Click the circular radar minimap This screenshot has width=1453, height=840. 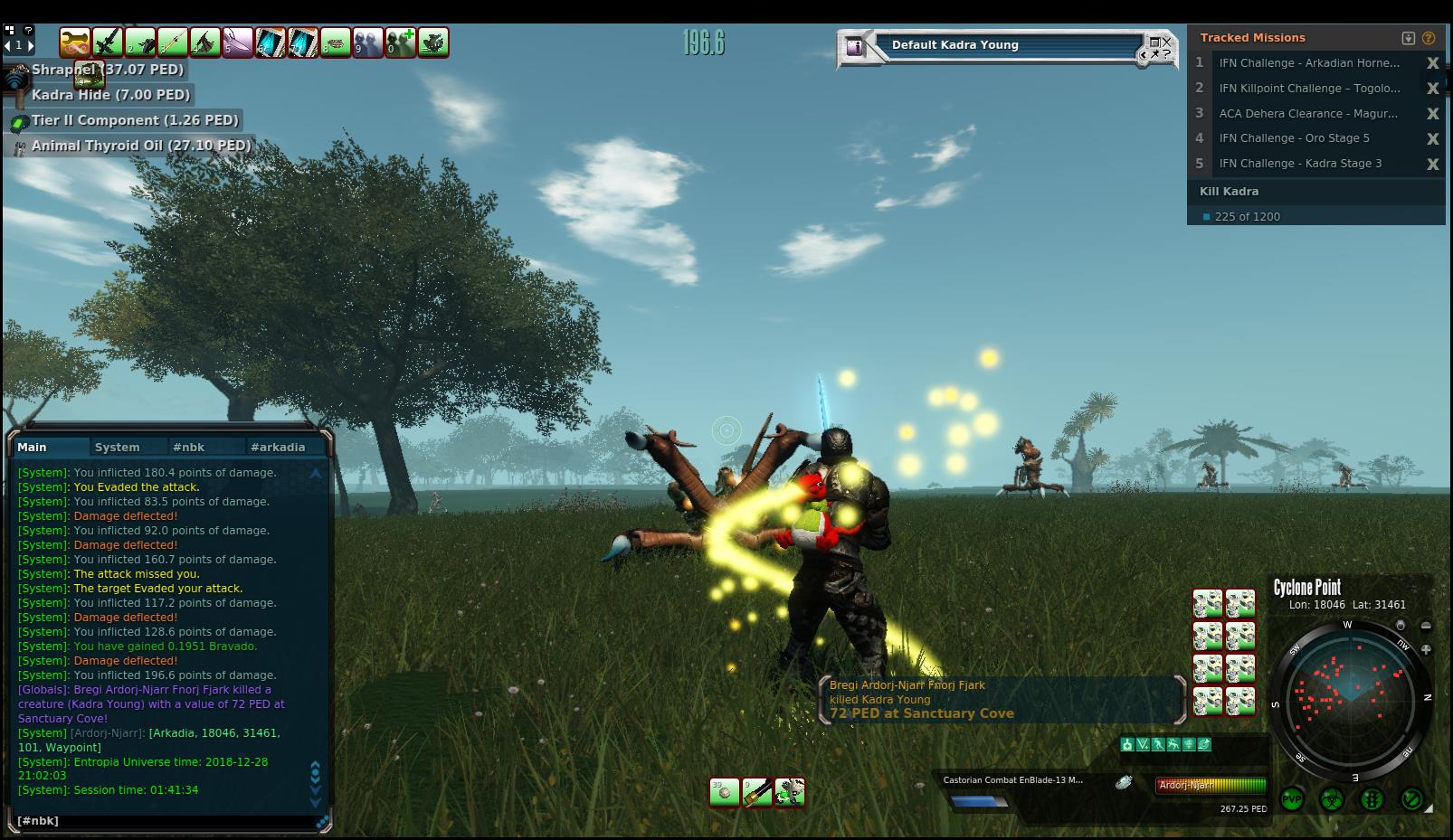(x=1350, y=700)
